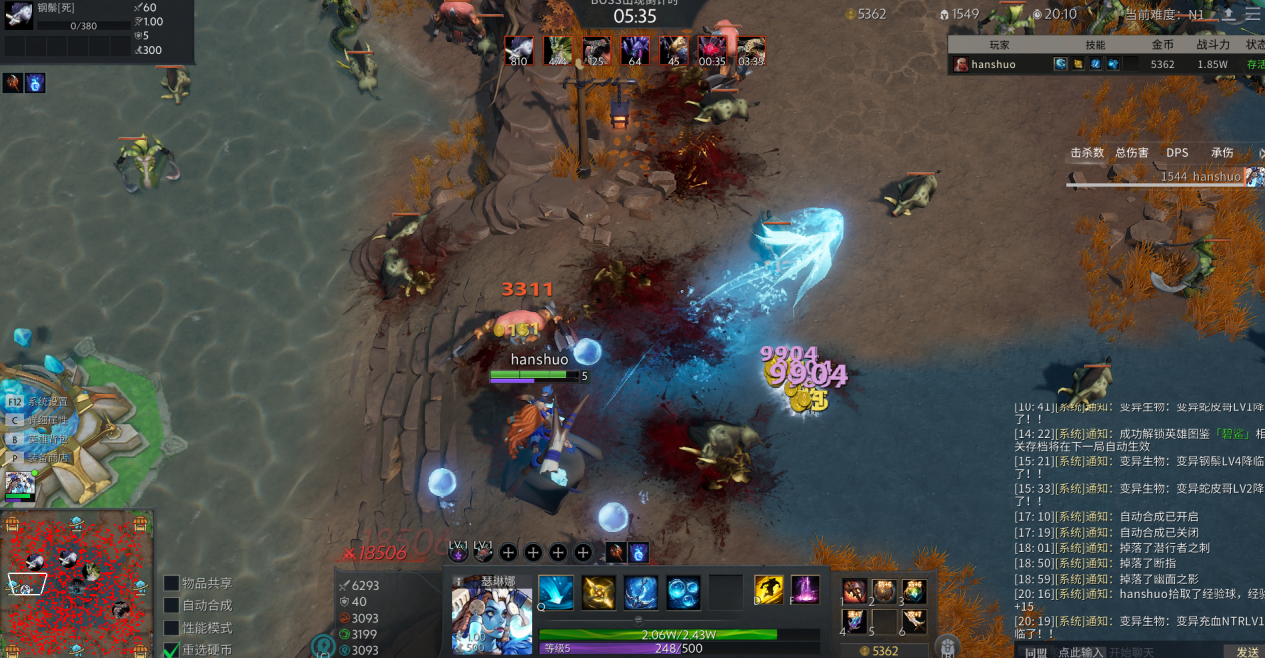Screen dimensions: 1265x658
Task: Activate the D yellow dash ability
Action: click(x=769, y=590)
